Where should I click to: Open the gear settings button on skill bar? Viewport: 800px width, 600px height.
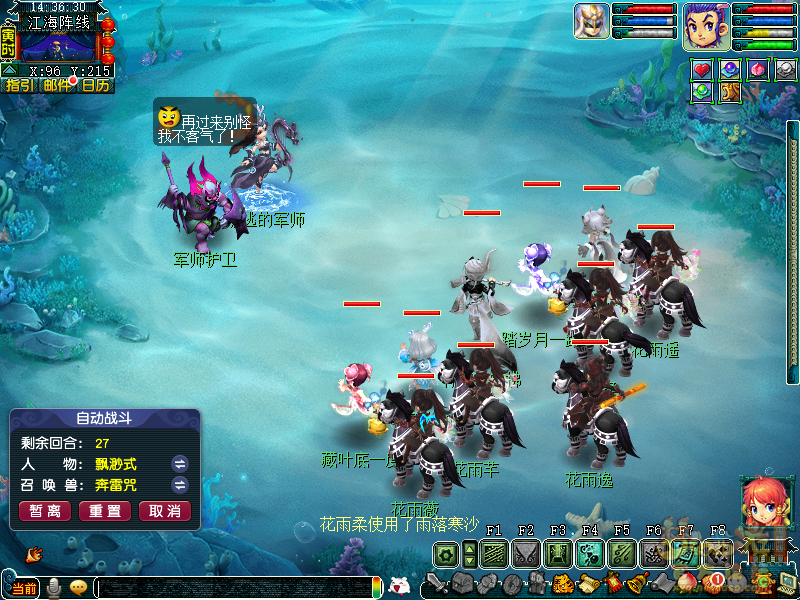click(x=446, y=554)
